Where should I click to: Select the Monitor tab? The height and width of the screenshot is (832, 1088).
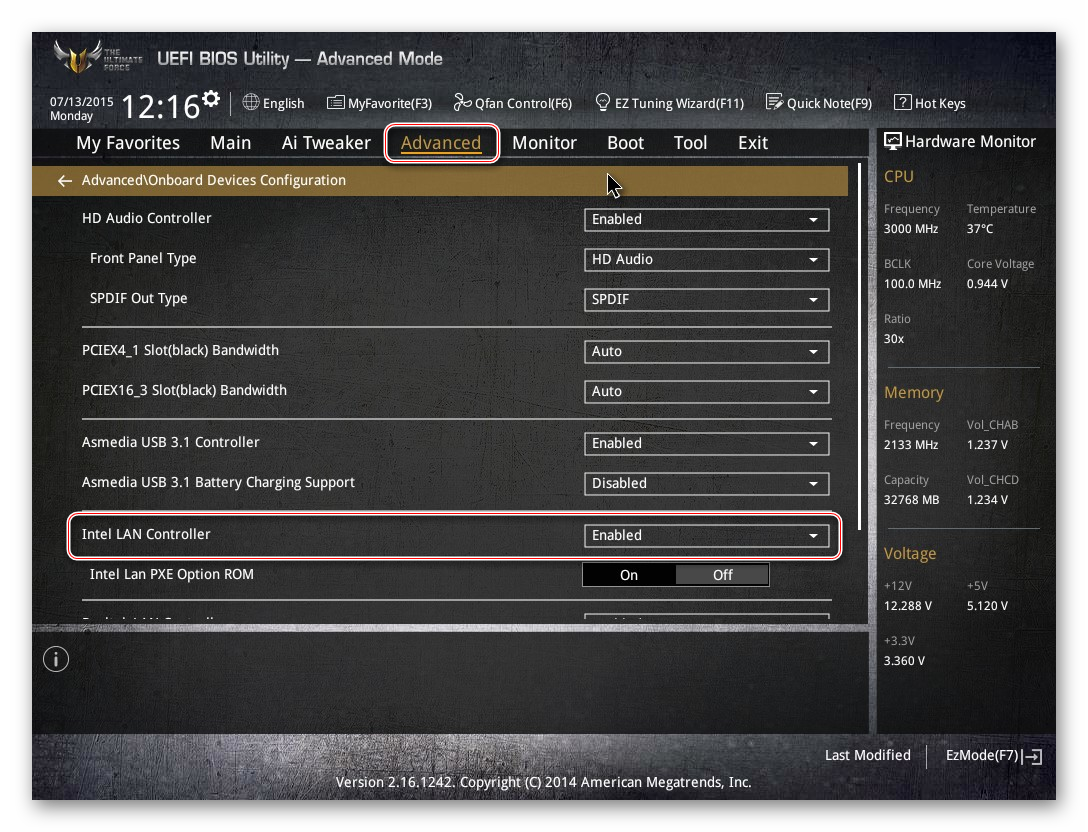pyautogui.click(x=544, y=143)
